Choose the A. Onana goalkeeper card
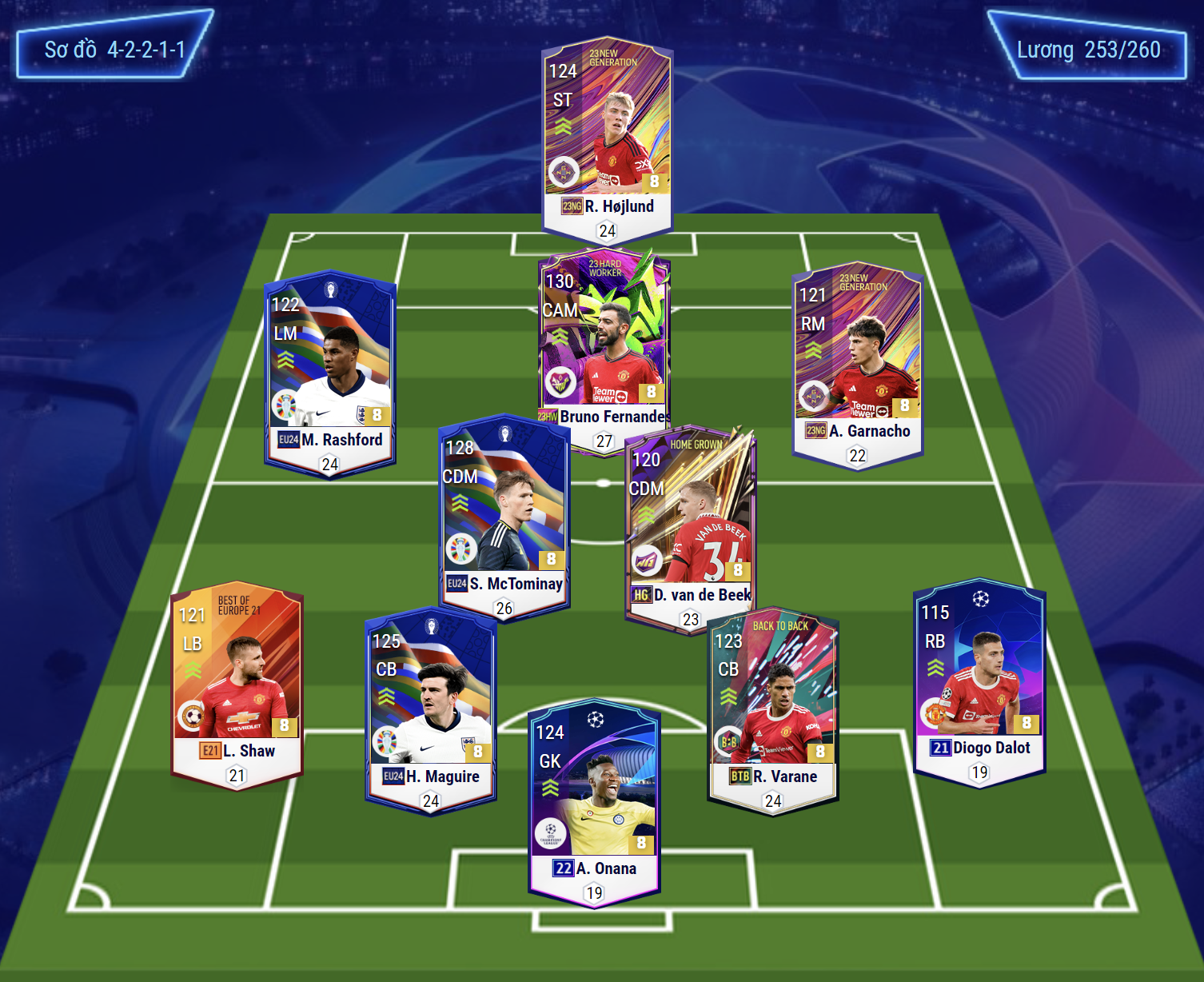The width and height of the screenshot is (1204, 982). pos(594,800)
